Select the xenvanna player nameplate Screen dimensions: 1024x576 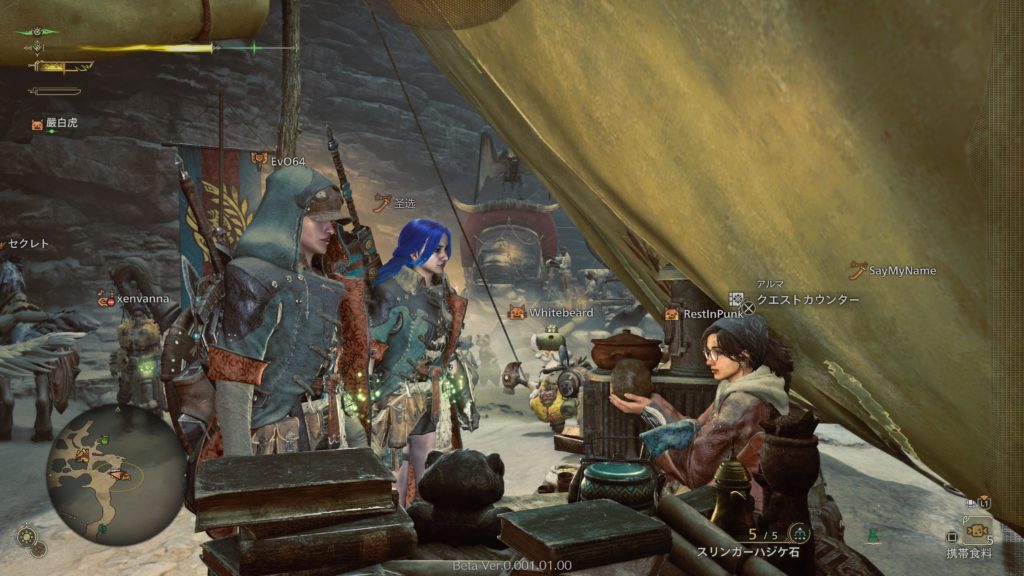click(140, 298)
